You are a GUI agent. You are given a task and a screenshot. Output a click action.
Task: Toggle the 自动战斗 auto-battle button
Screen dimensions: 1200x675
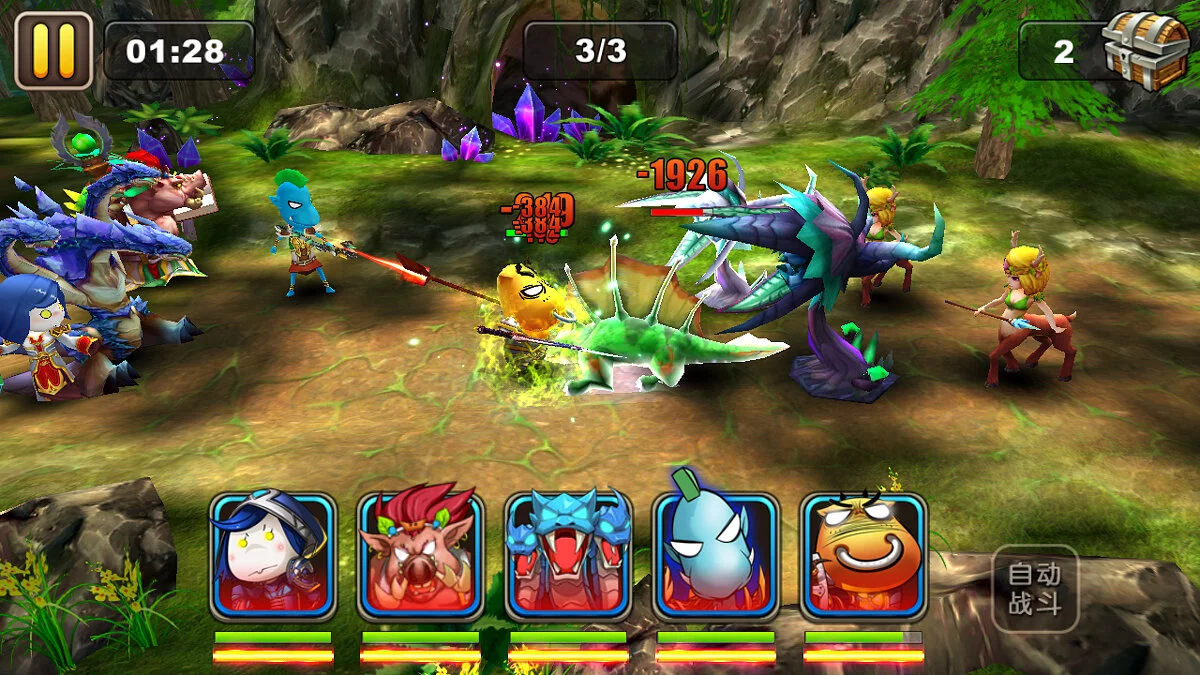click(1034, 589)
